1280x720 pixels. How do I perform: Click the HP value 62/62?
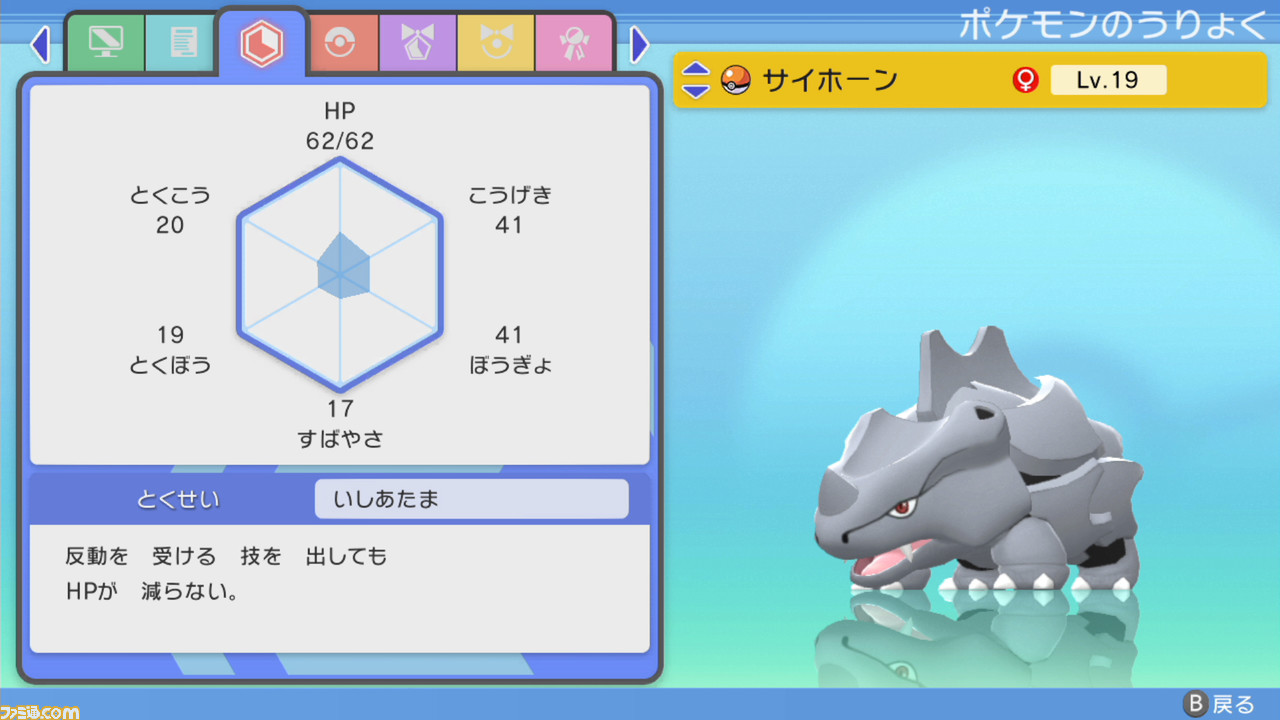(340, 141)
